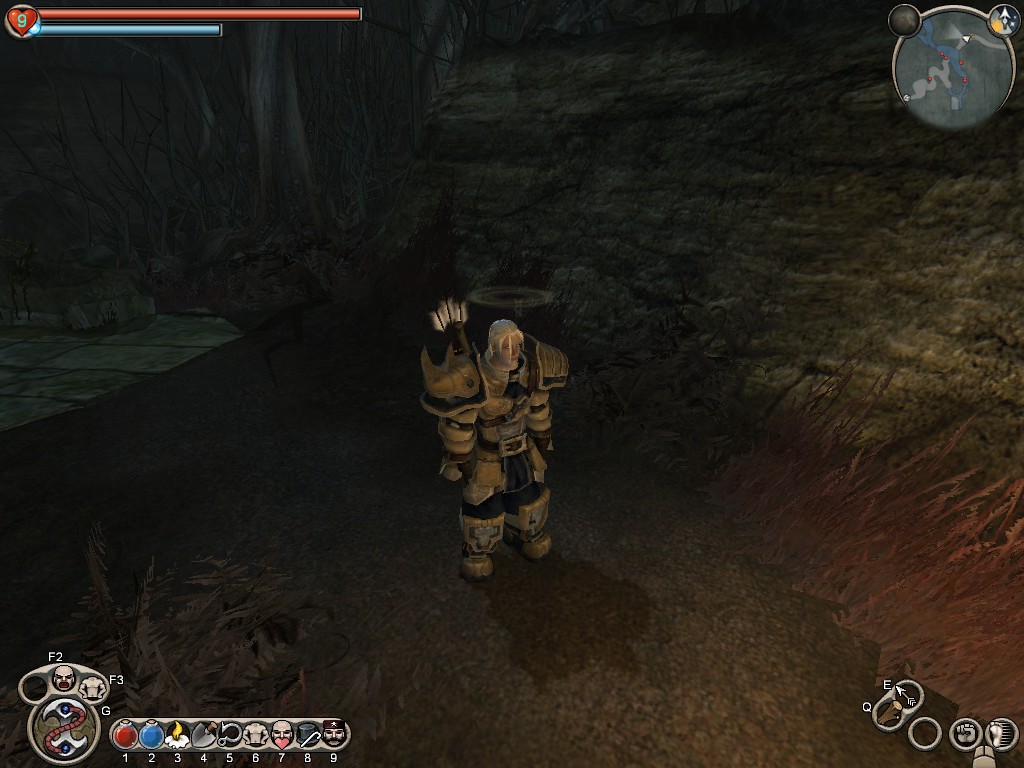Use the red health potion slot
The height and width of the screenshot is (768, 1024).
[x=125, y=736]
